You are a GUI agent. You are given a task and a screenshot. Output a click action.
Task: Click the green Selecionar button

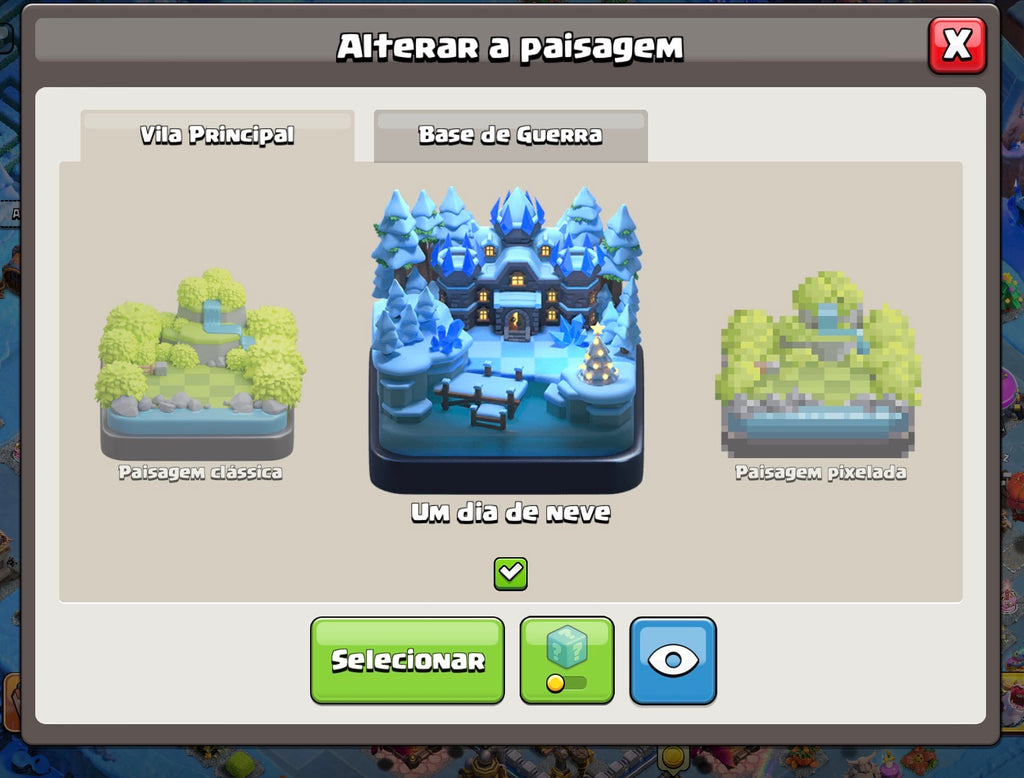(x=407, y=660)
